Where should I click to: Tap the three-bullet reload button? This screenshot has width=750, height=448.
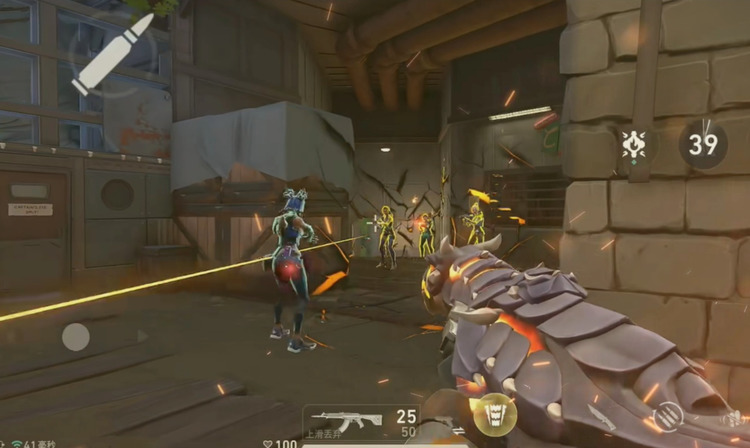coord(668,415)
